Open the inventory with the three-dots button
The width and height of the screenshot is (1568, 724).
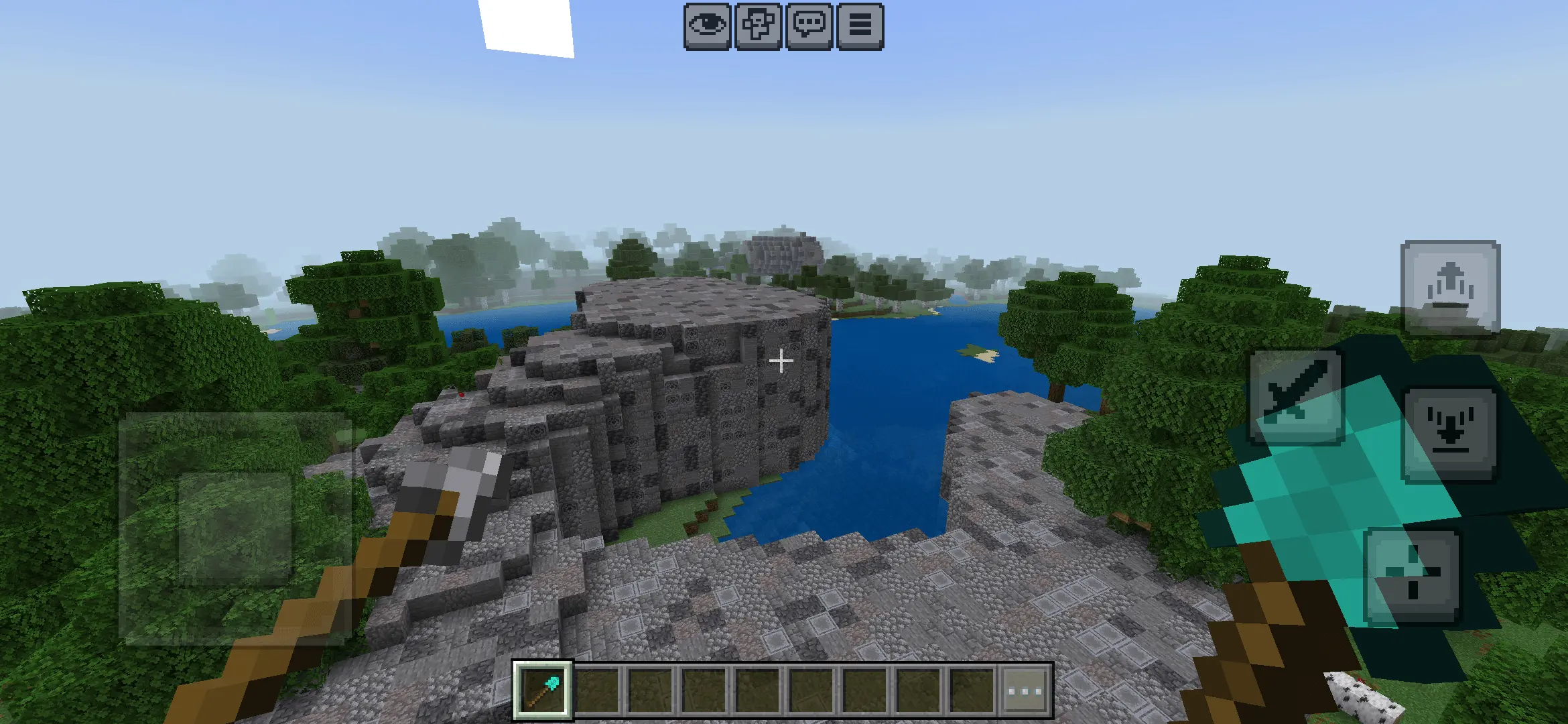pyautogui.click(x=1025, y=690)
